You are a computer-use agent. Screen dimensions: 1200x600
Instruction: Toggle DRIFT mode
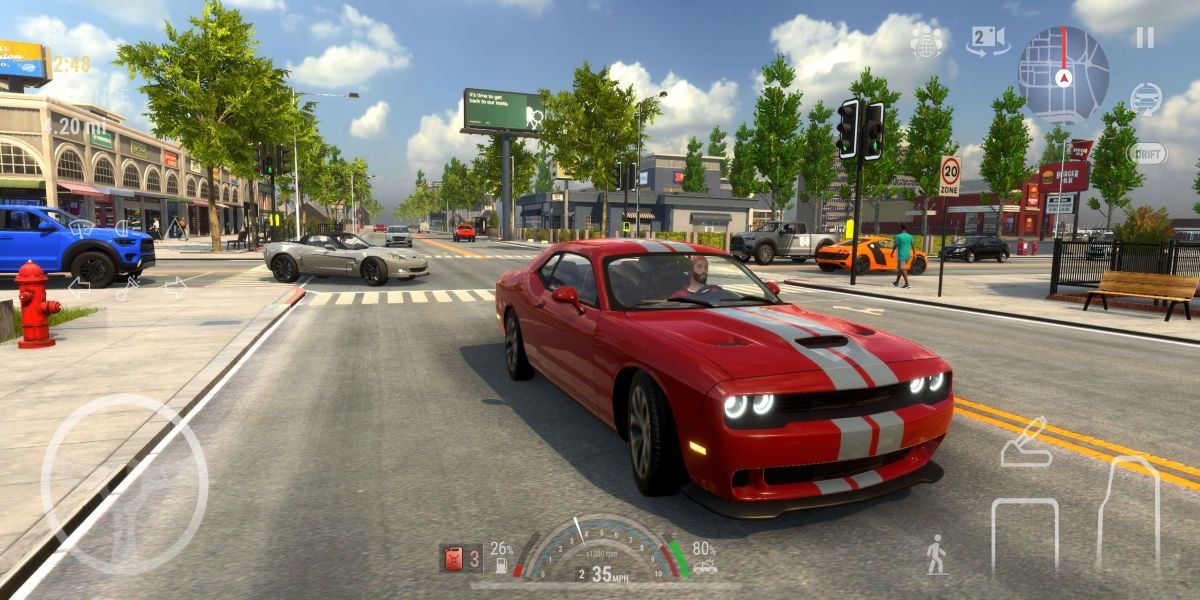tap(1147, 153)
